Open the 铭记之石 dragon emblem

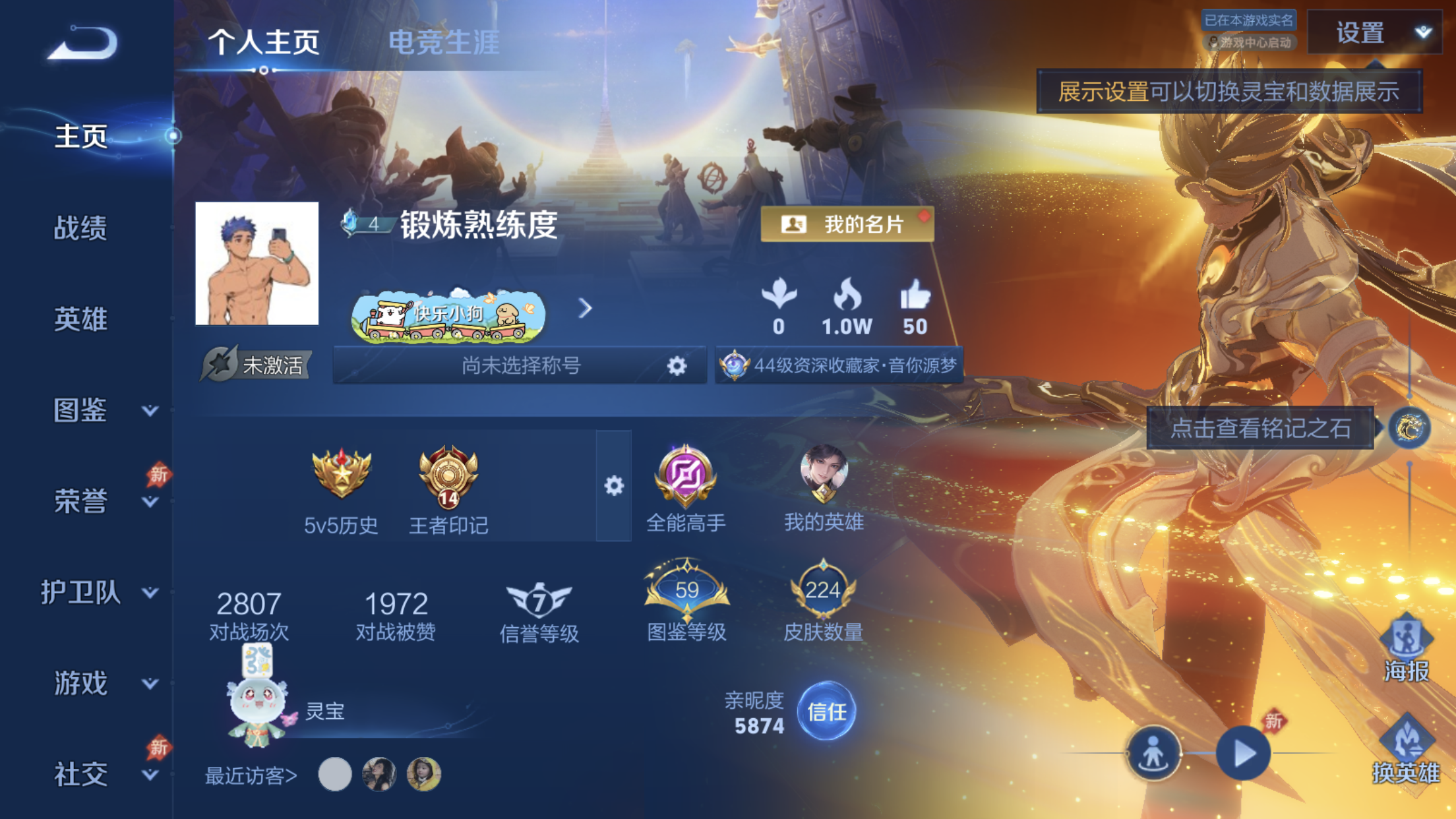pyautogui.click(x=1410, y=429)
